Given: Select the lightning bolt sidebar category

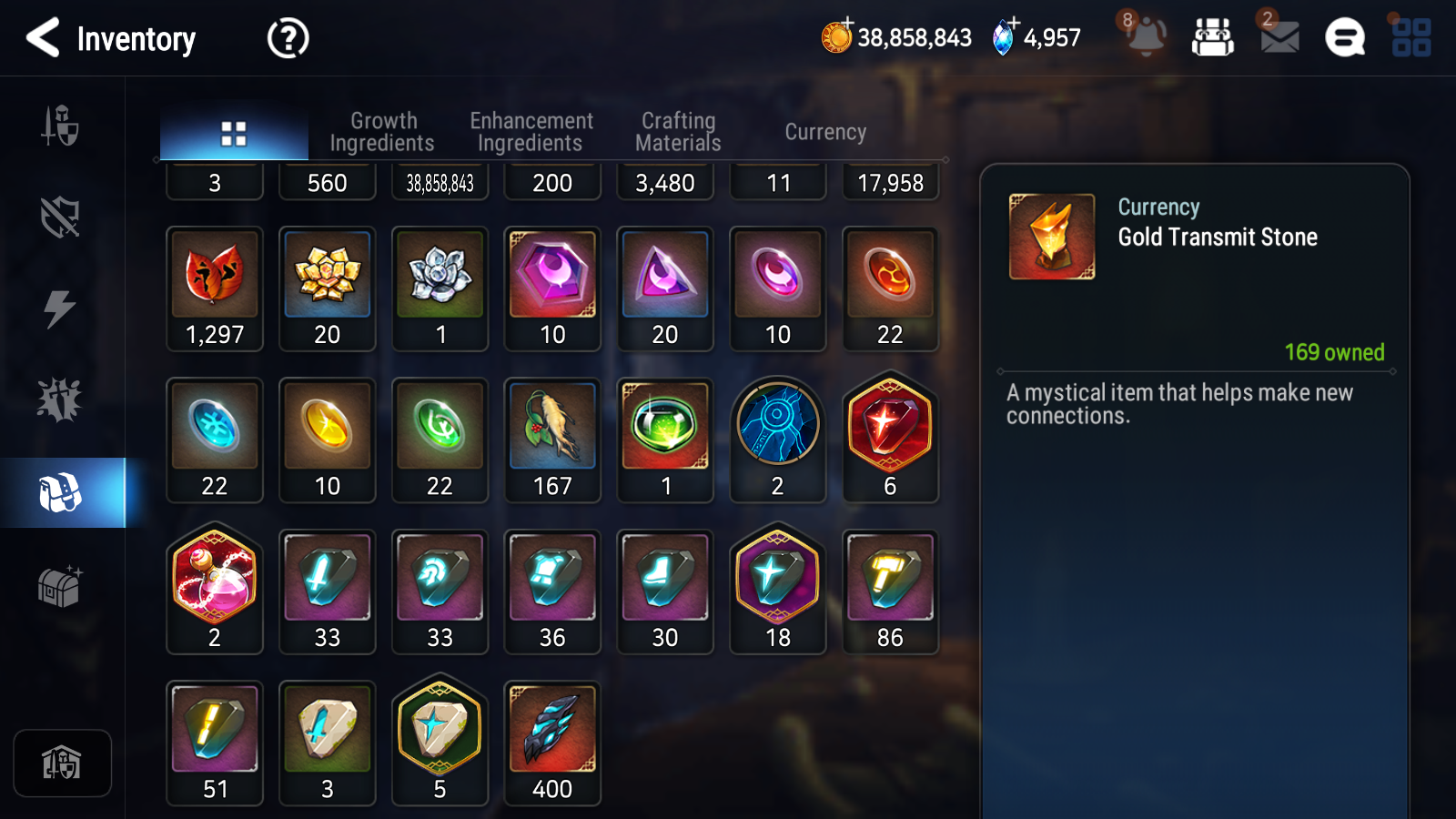Looking at the screenshot, I should [x=60, y=308].
